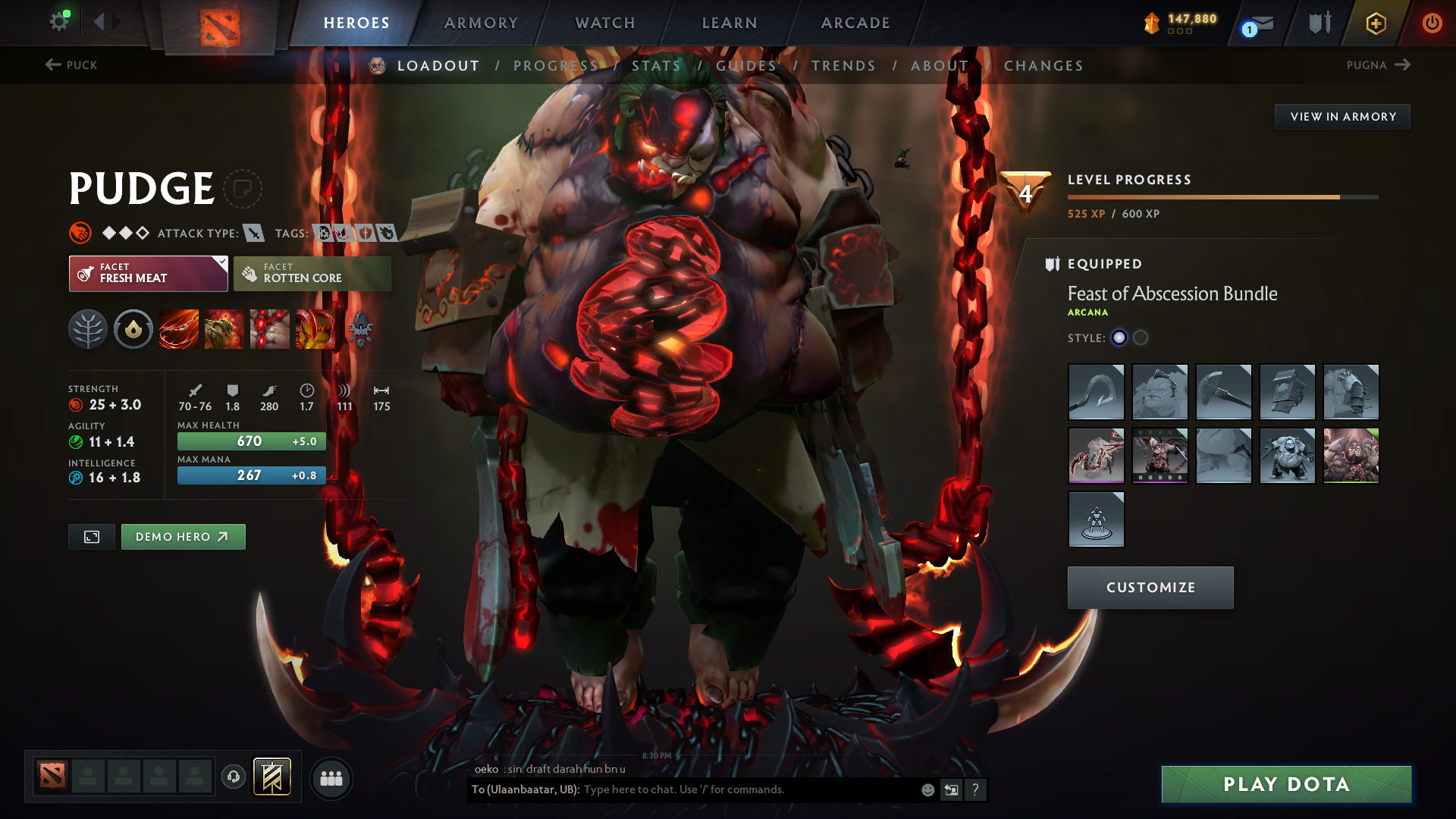The height and width of the screenshot is (819, 1456).
Task: View the Flesh Heap ability icon
Action: pos(269,329)
